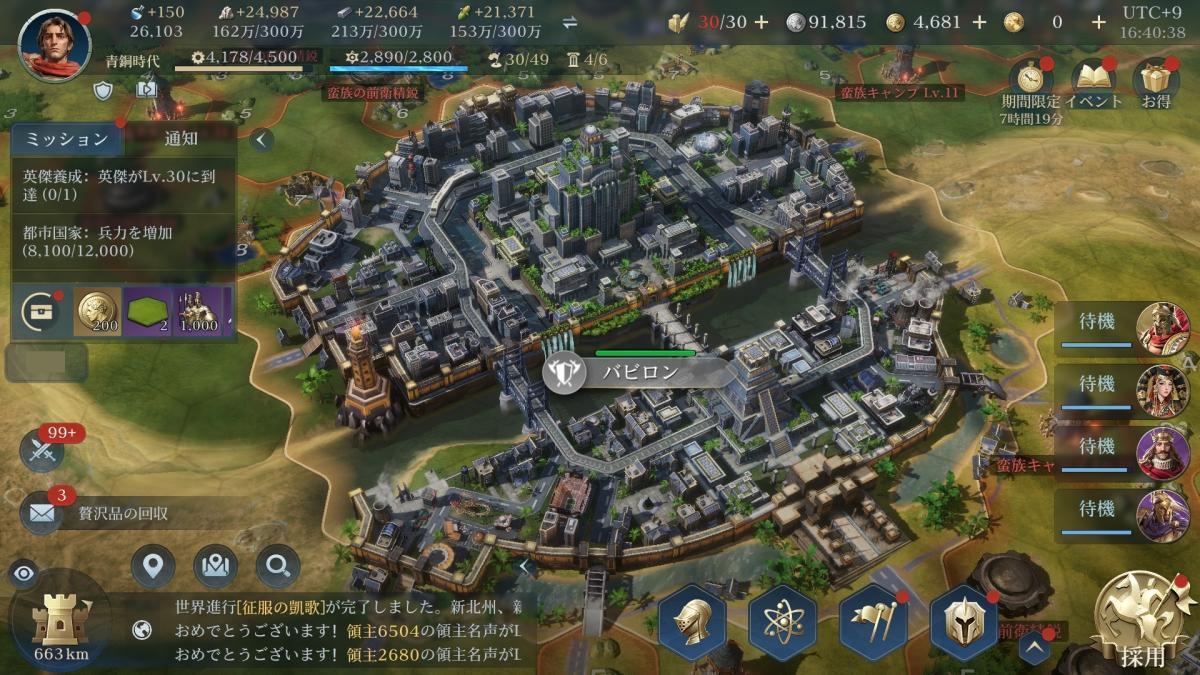
Task: Toggle the eye visibility button
Action: [x=24, y=573]
